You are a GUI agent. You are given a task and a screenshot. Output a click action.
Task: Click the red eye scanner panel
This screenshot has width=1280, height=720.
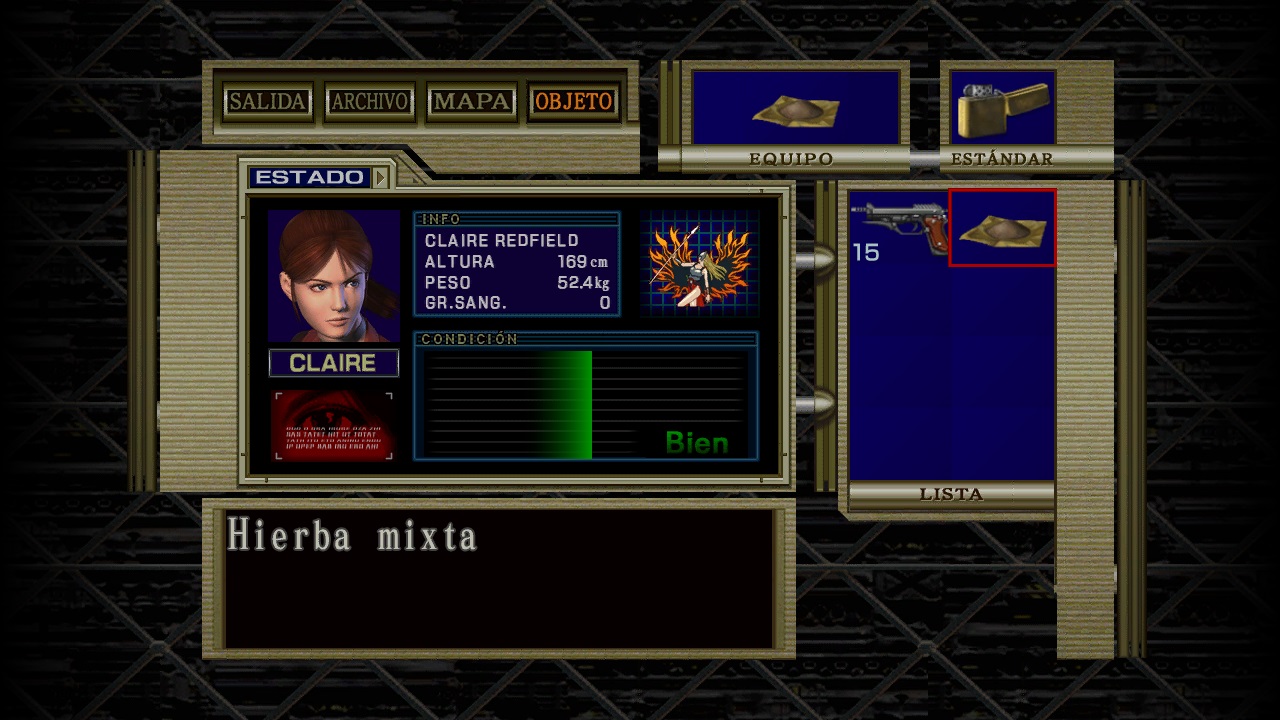click(333, 426)
